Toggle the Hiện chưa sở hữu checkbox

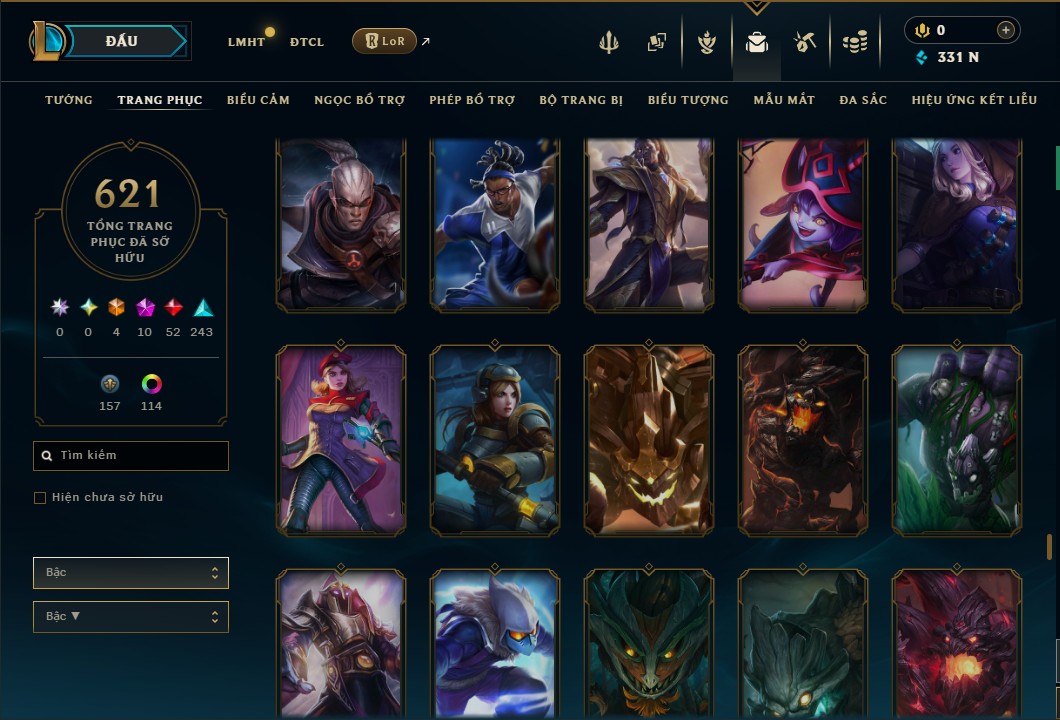pyautogui.click(x=40, y=498)
